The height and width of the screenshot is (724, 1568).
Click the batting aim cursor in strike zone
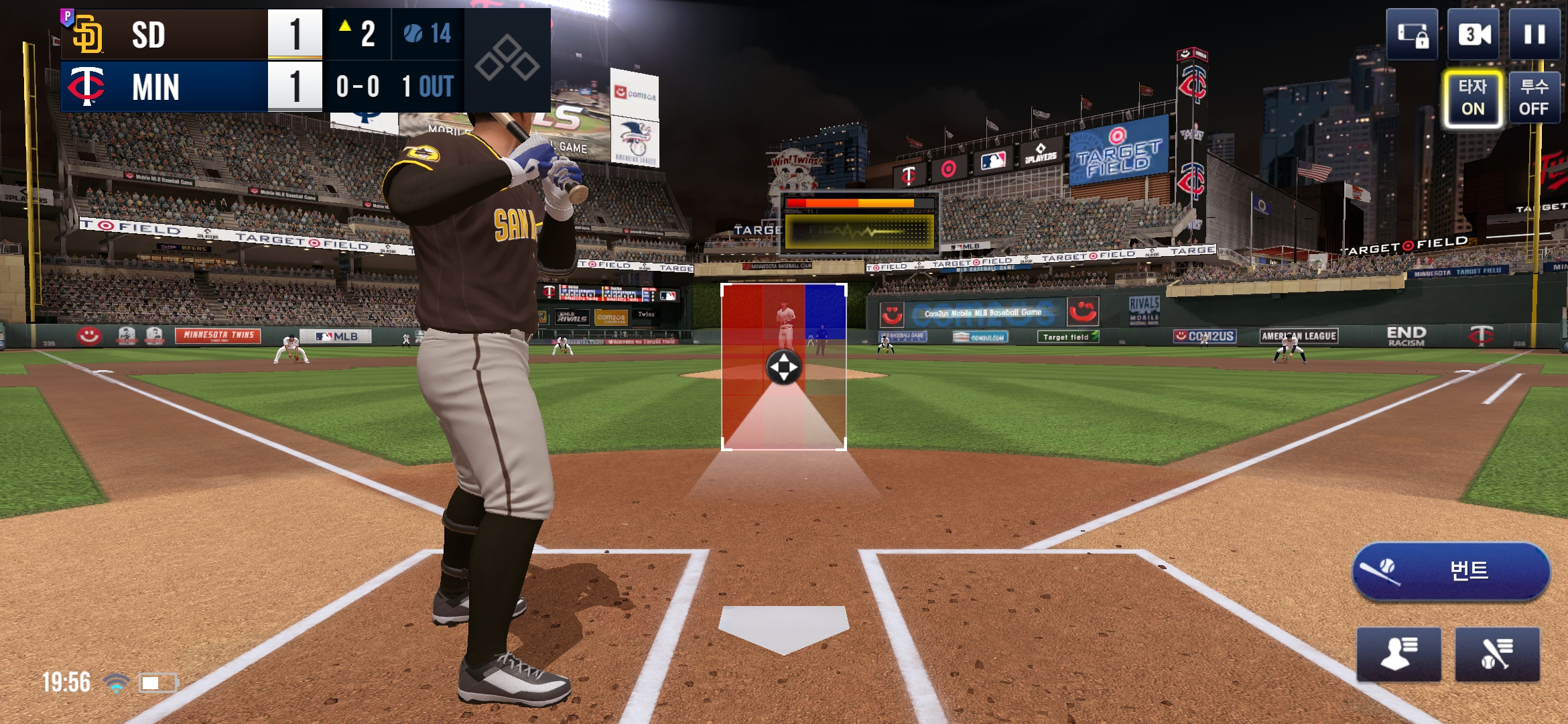783,367
